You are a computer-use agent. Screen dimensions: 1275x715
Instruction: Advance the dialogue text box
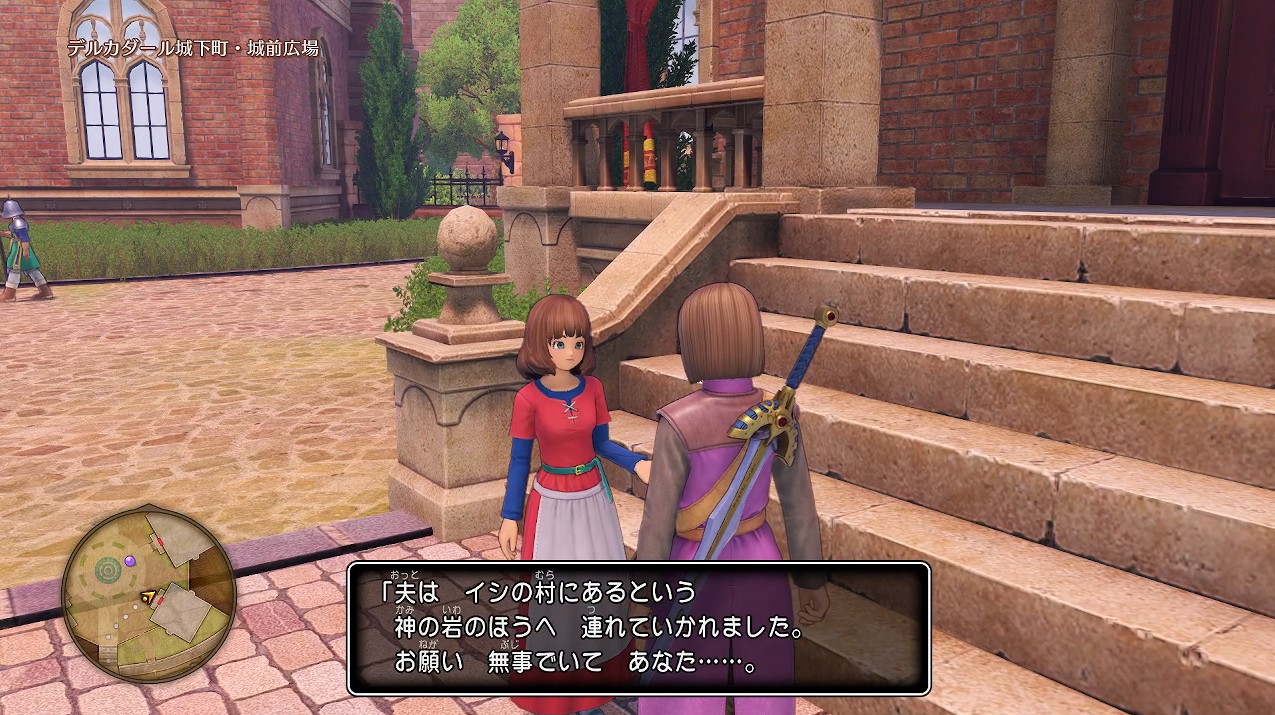(x=639, y=628)
